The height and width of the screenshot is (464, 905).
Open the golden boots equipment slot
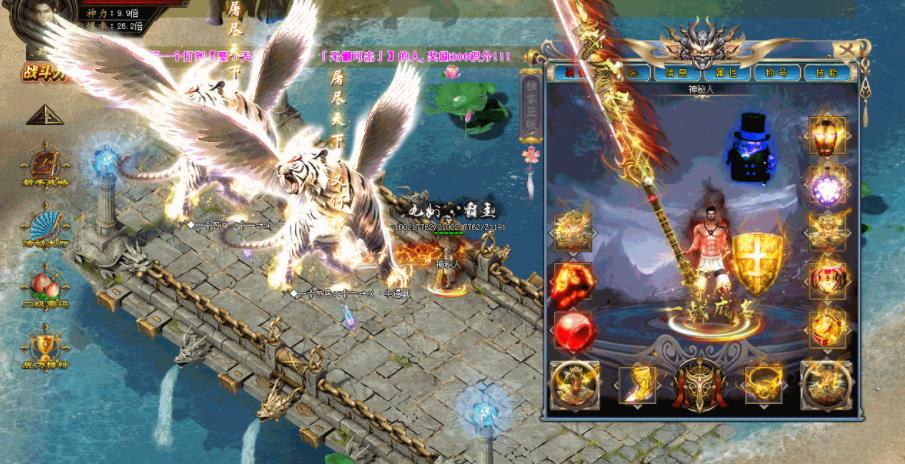[x=636, y=384]
